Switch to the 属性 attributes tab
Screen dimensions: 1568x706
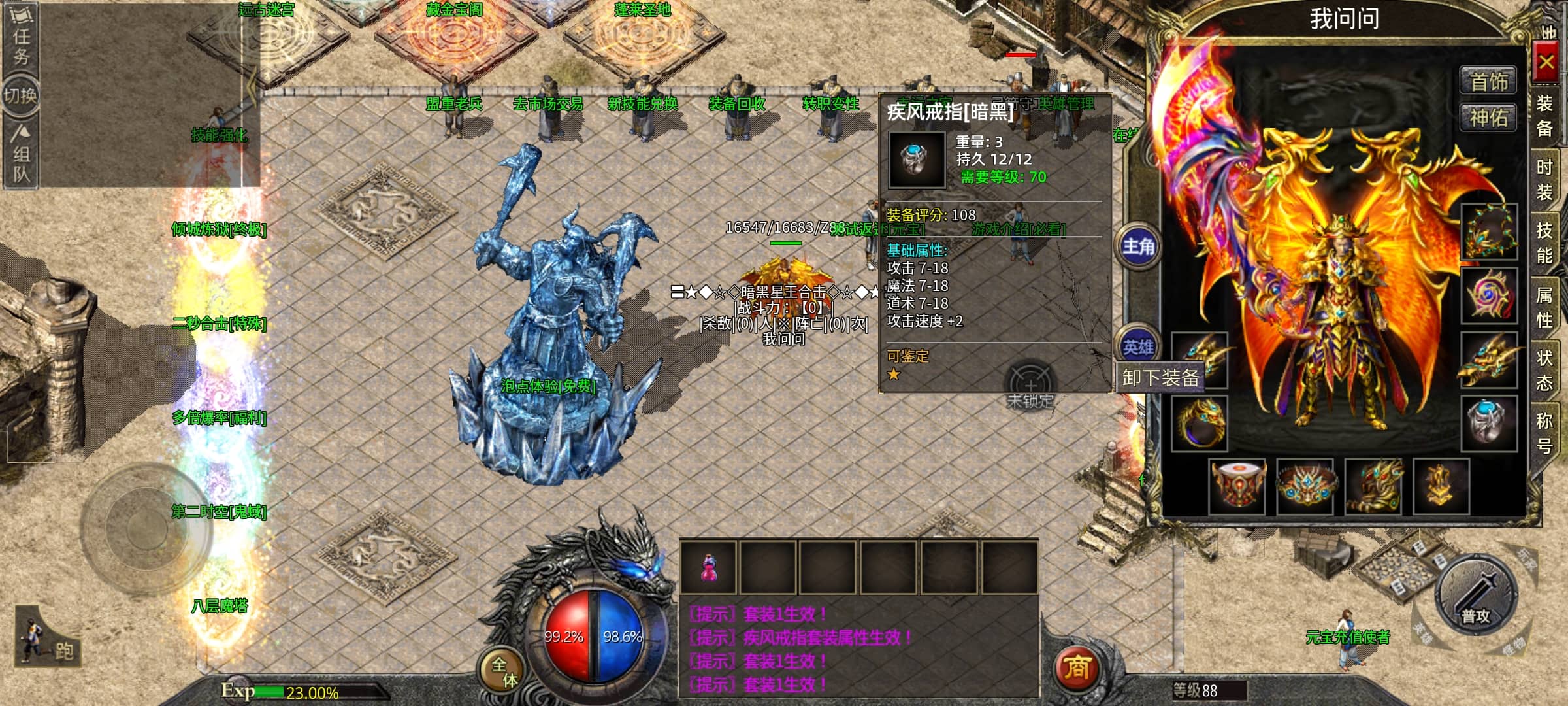(1544, 307)
